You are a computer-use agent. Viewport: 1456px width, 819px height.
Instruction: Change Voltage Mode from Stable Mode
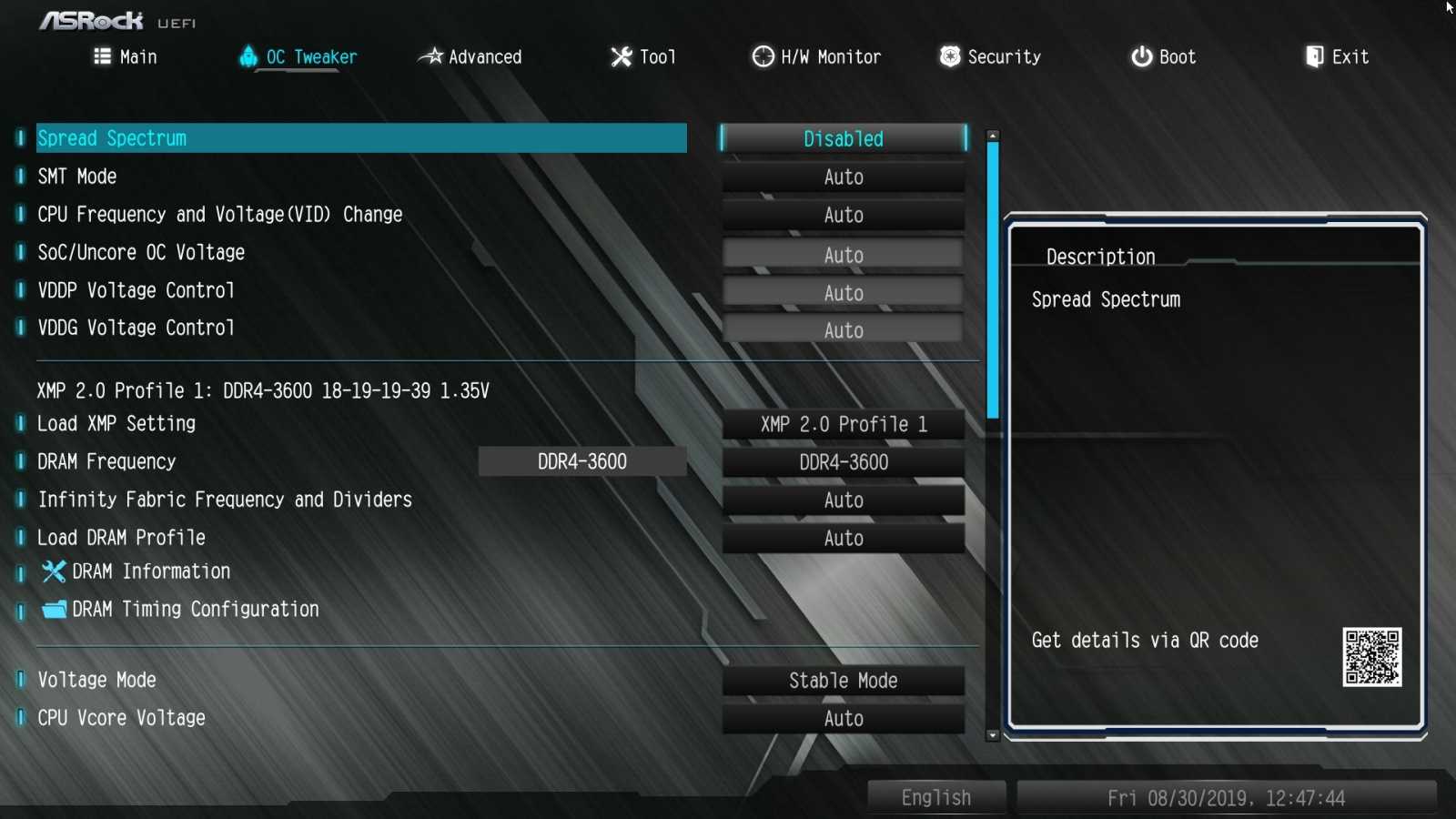pos(843,681)
